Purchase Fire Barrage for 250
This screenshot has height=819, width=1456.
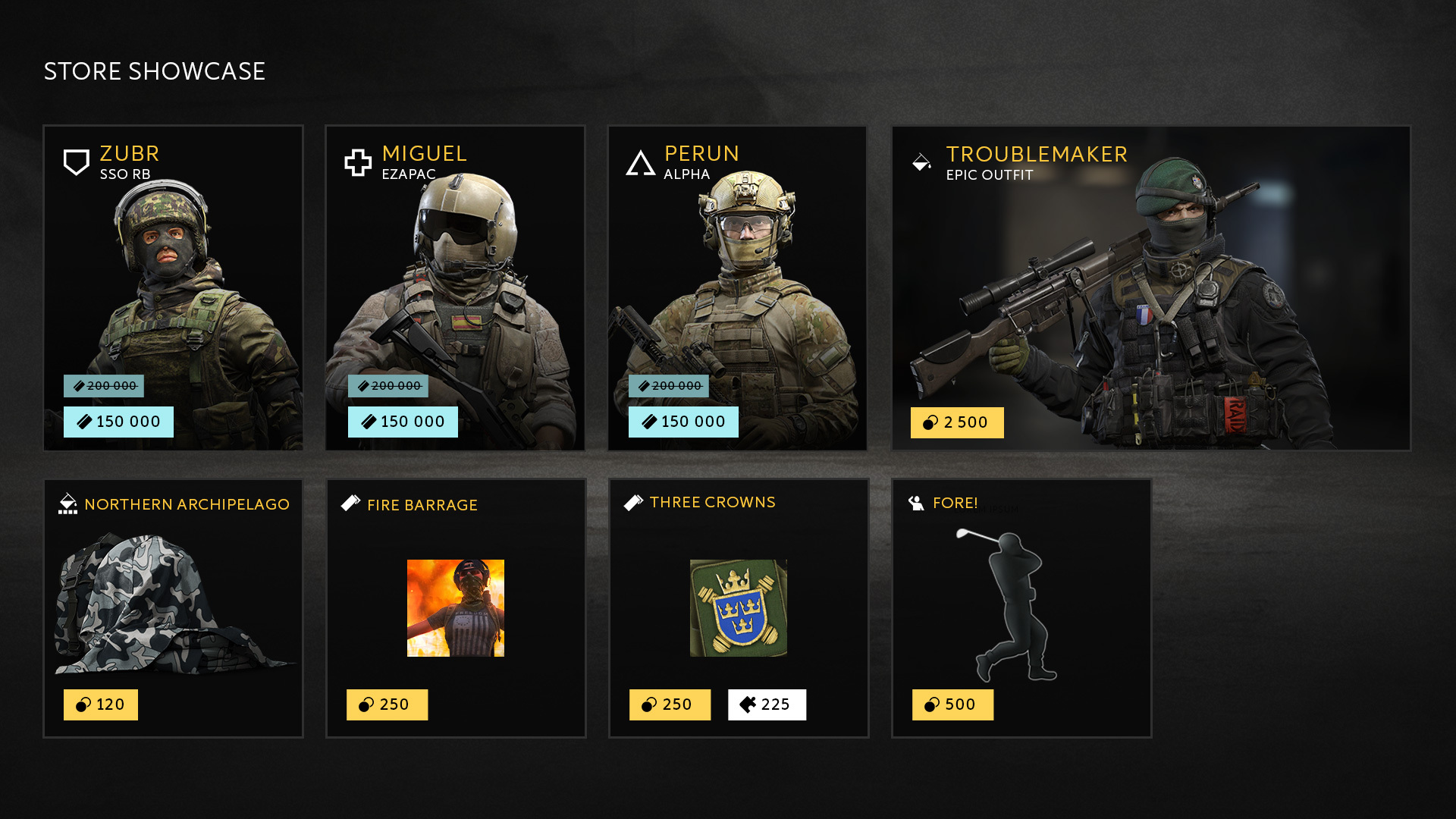(x=387, y=704)
